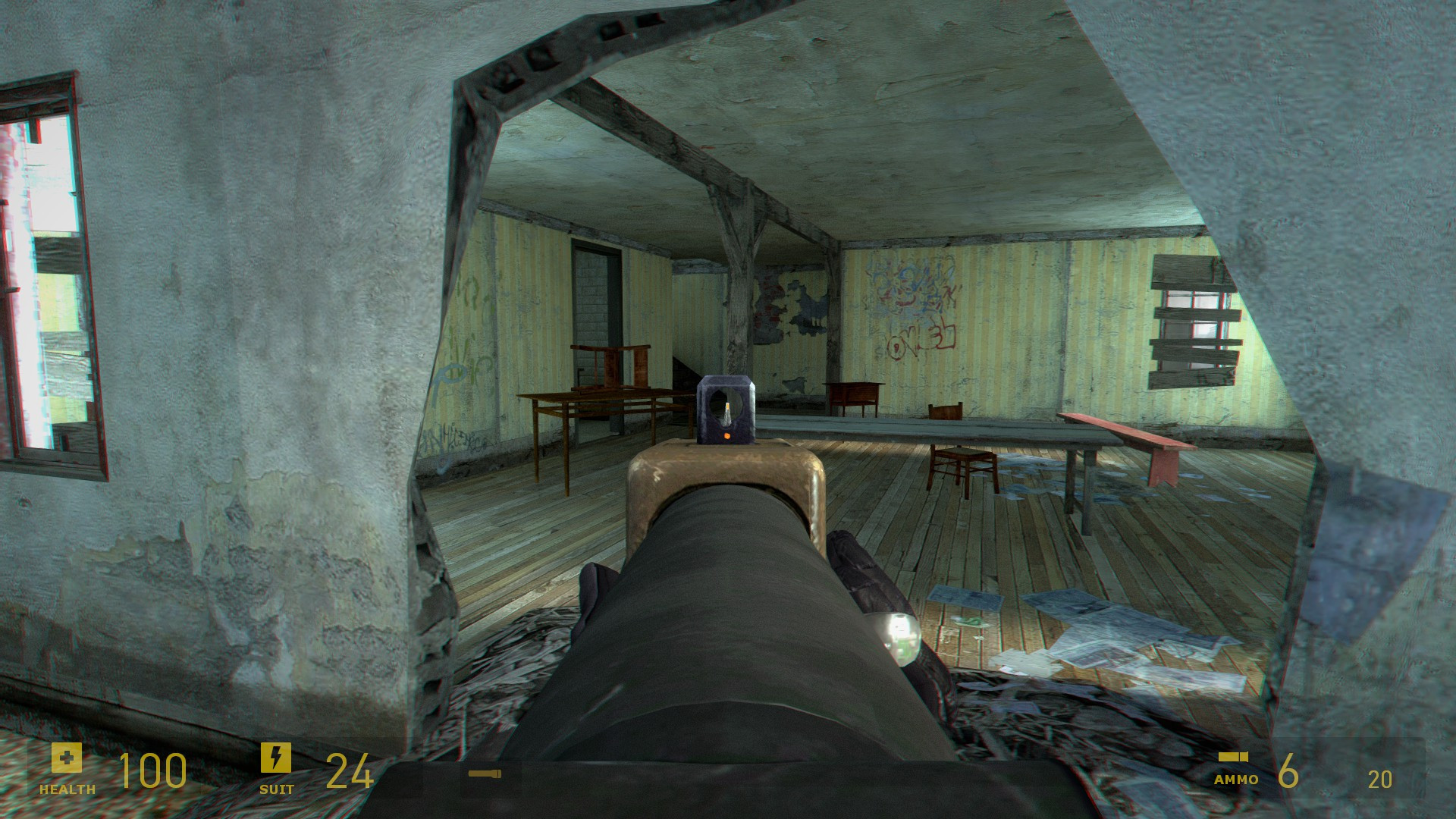
Task: Click the boarded-up window on the right
Action: click(x=1194, y=311)
